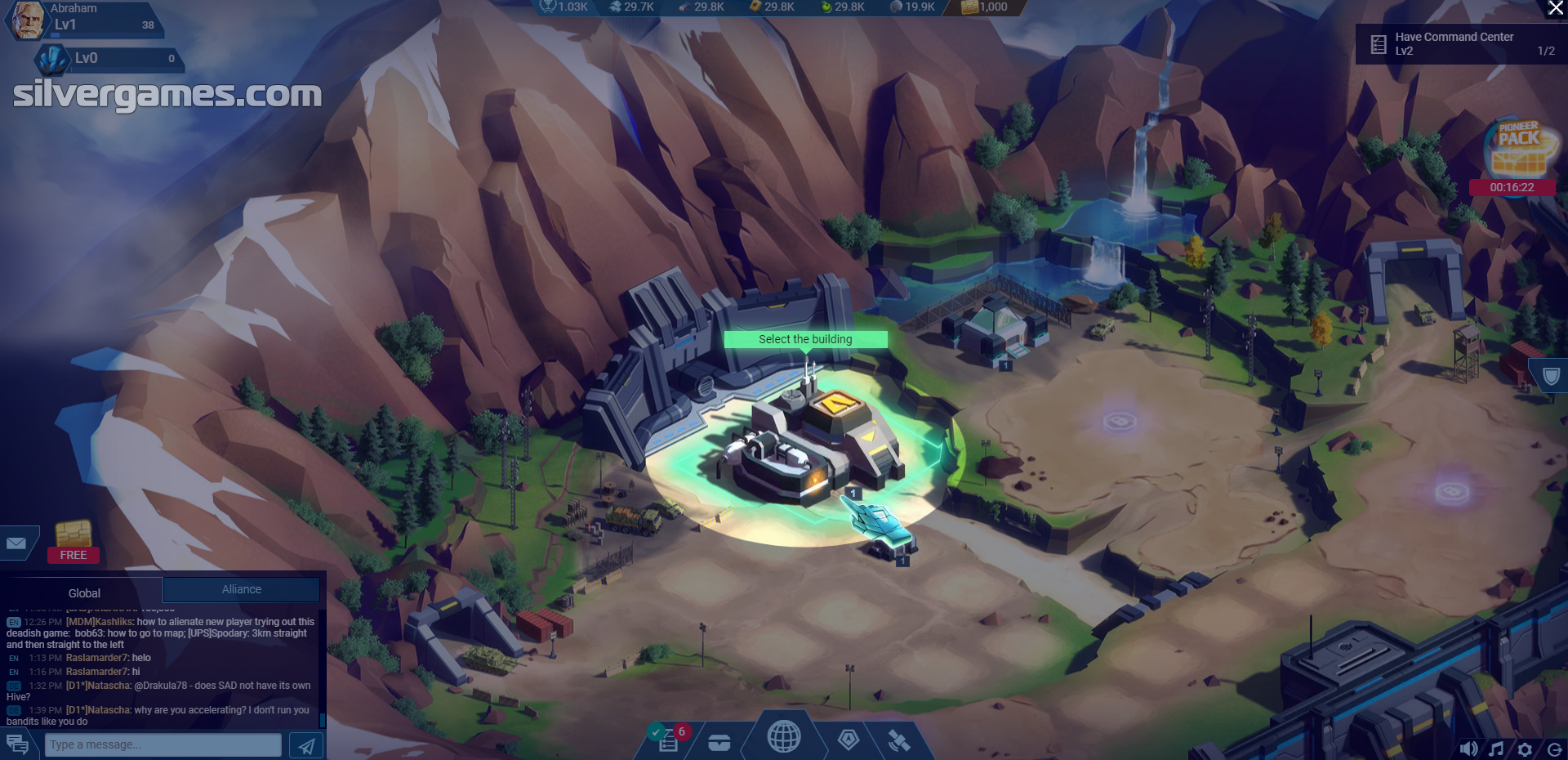Toggle sound effects with the speaker icon
The width and height of the screenshot is (1568, 760).
1468,749
